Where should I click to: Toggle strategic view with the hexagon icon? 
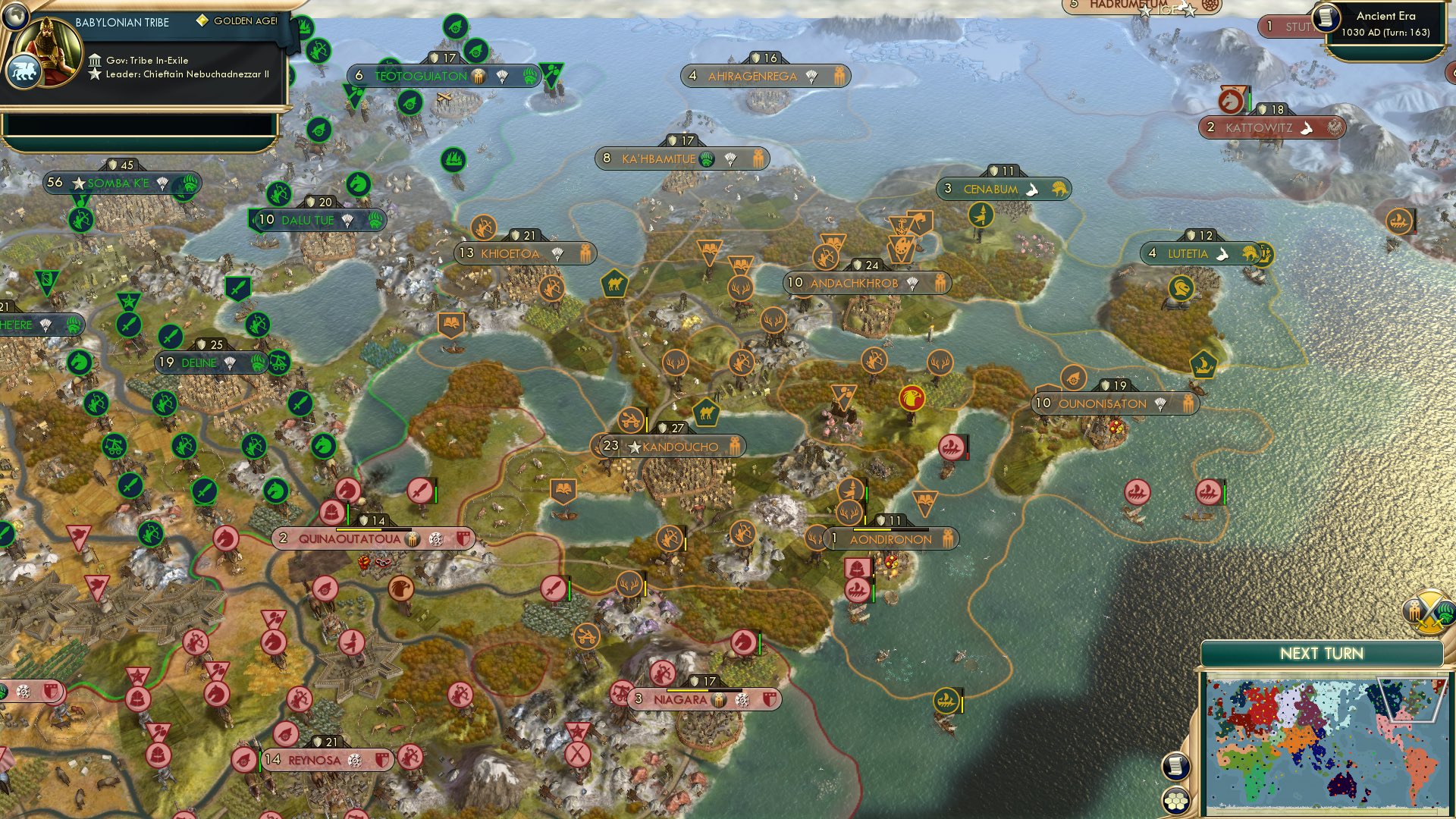[x=1176, y=799]
